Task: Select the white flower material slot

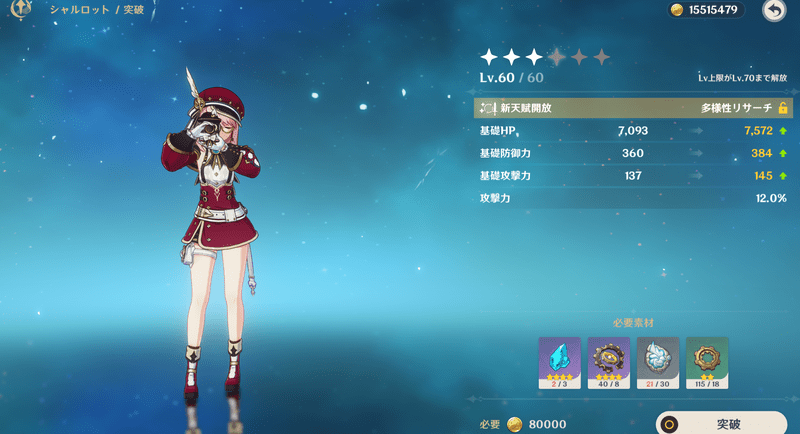Action: (657, 361)
